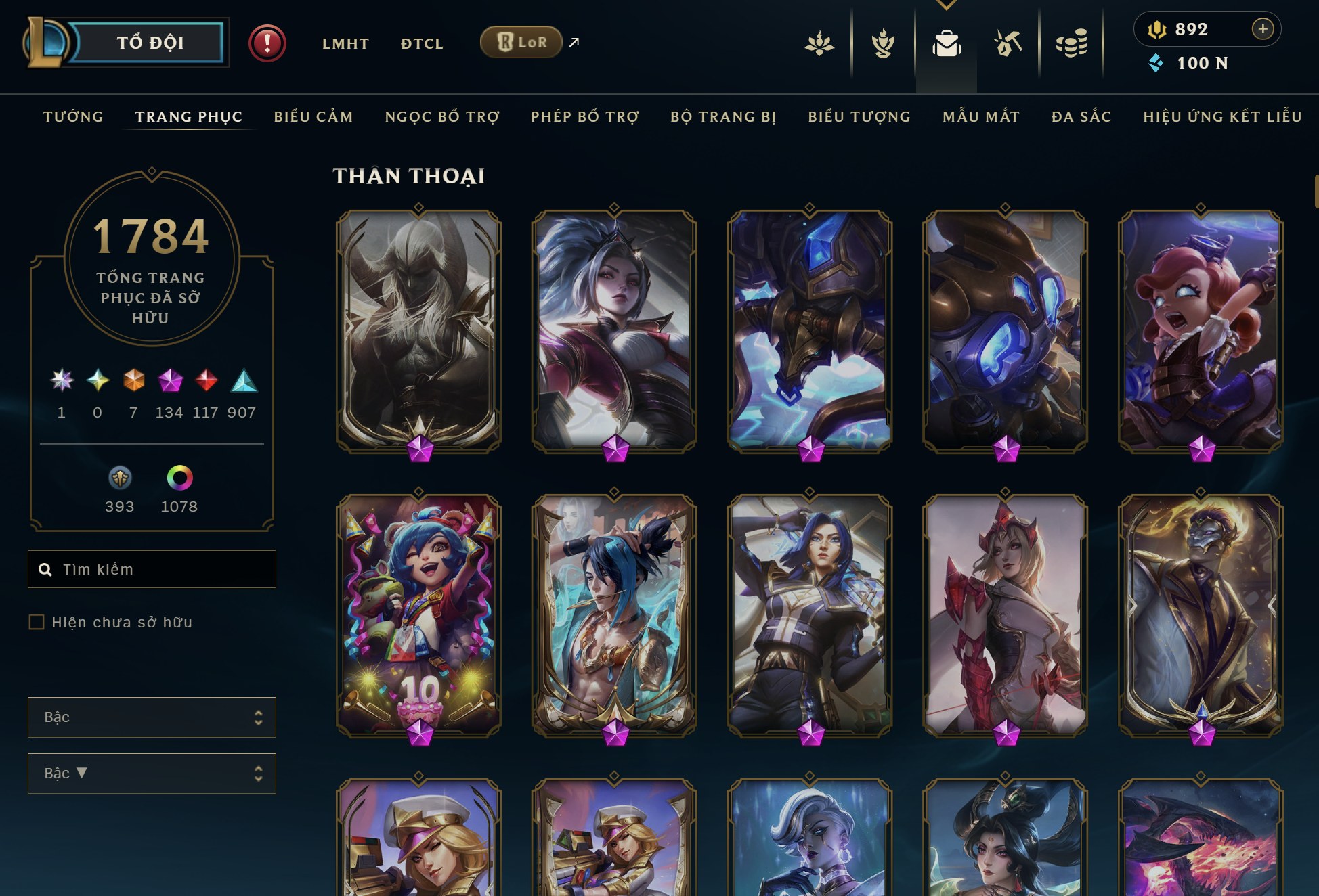Image resolution: width=1319 pixels, height=896 pixels.
Task: Open the hextech crafting icon
Action: tap(1008, 45)
